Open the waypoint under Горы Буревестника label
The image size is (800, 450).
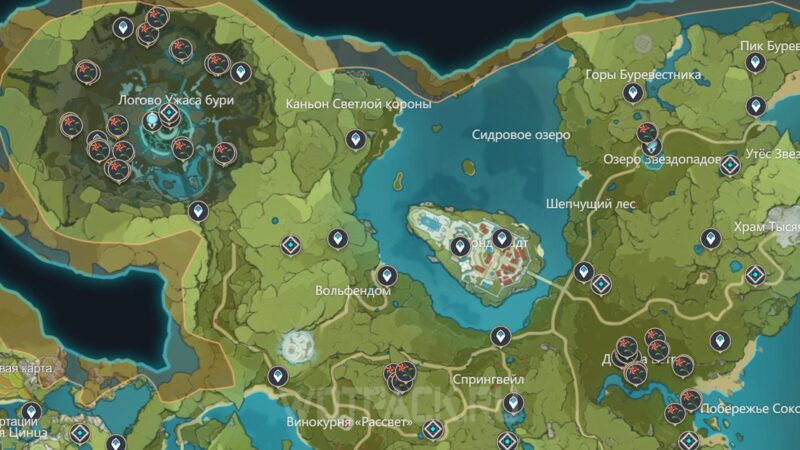click(631, 94)
